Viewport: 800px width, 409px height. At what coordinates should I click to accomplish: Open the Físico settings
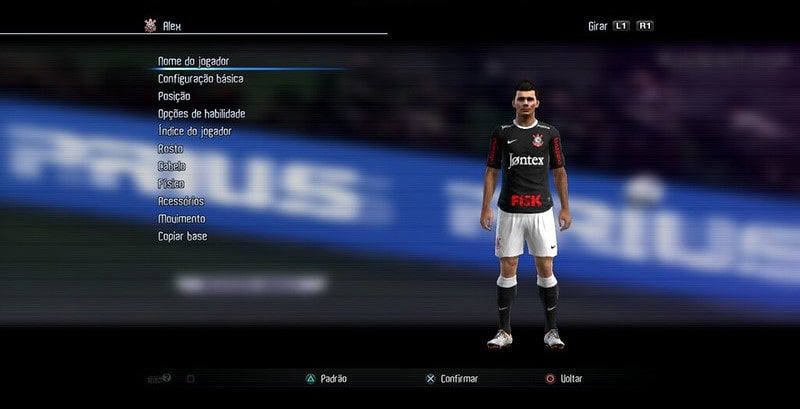(x=171, y=183)
